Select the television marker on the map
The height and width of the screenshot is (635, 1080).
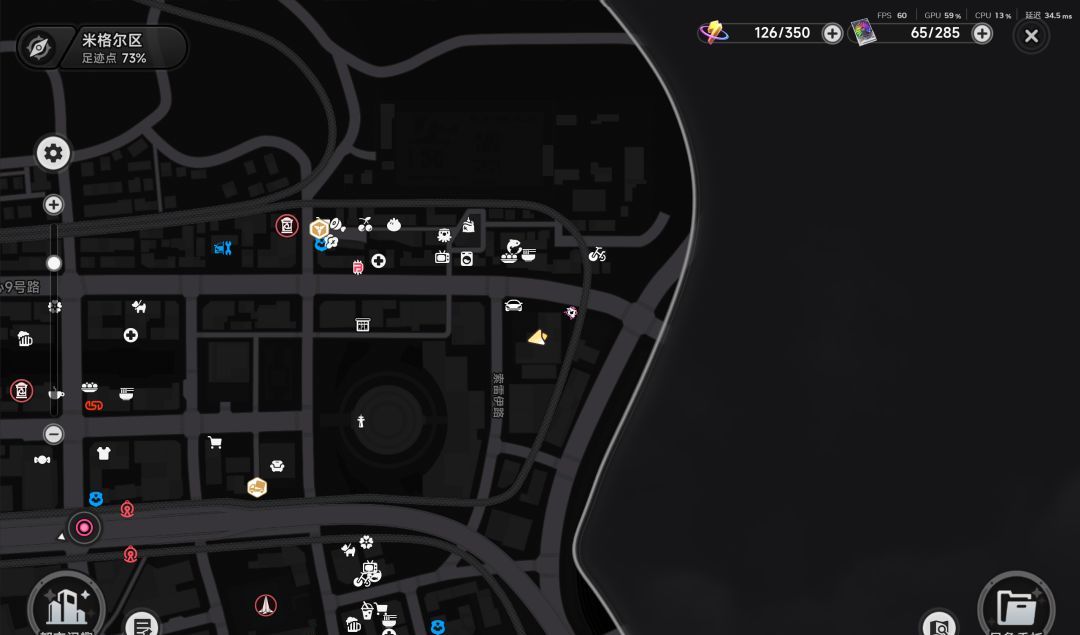pyautogui.click(x=442, y=257)
